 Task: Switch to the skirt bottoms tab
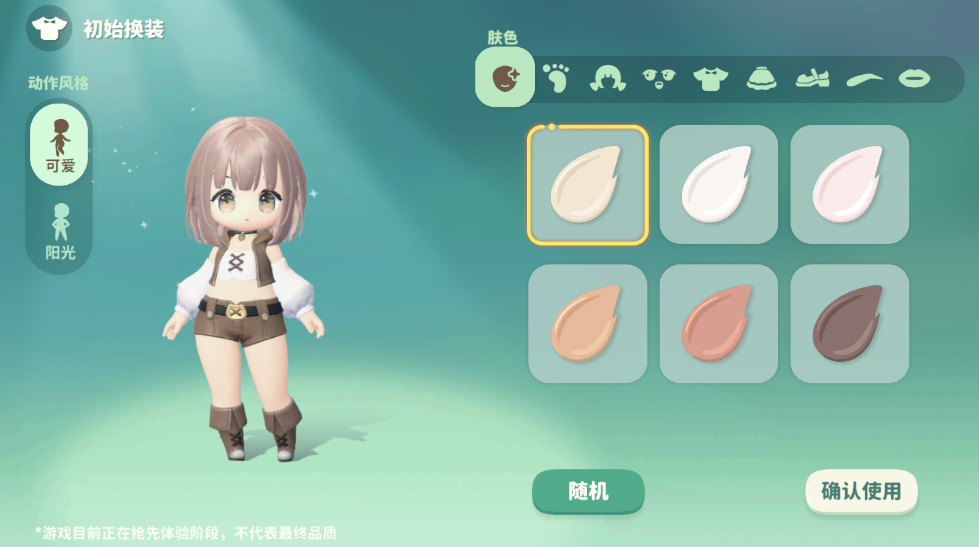pos(762,78)
